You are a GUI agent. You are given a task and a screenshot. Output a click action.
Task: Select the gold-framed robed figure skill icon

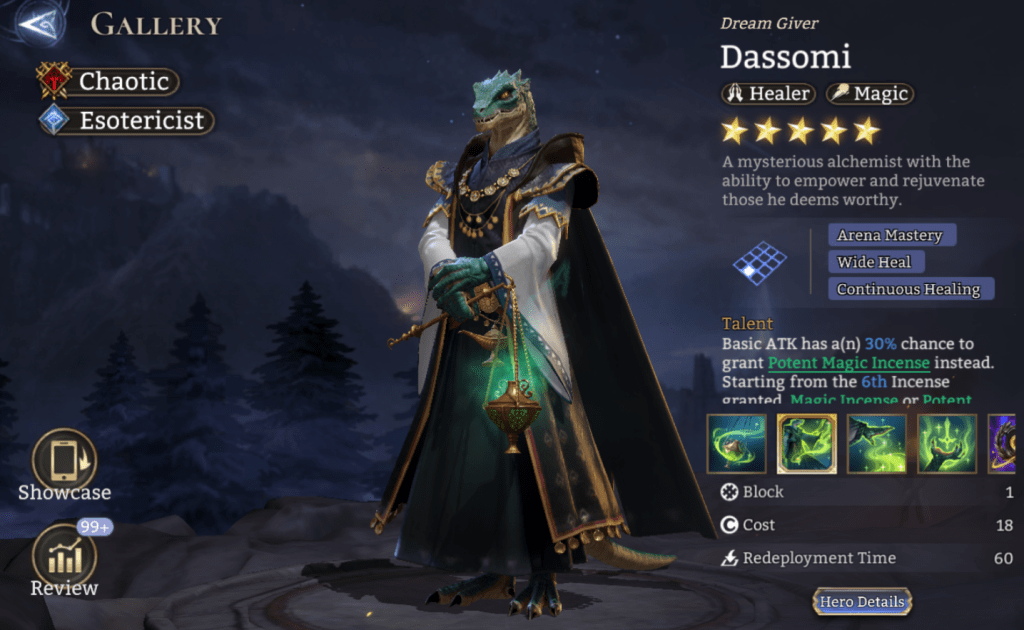tap(807, 444)
